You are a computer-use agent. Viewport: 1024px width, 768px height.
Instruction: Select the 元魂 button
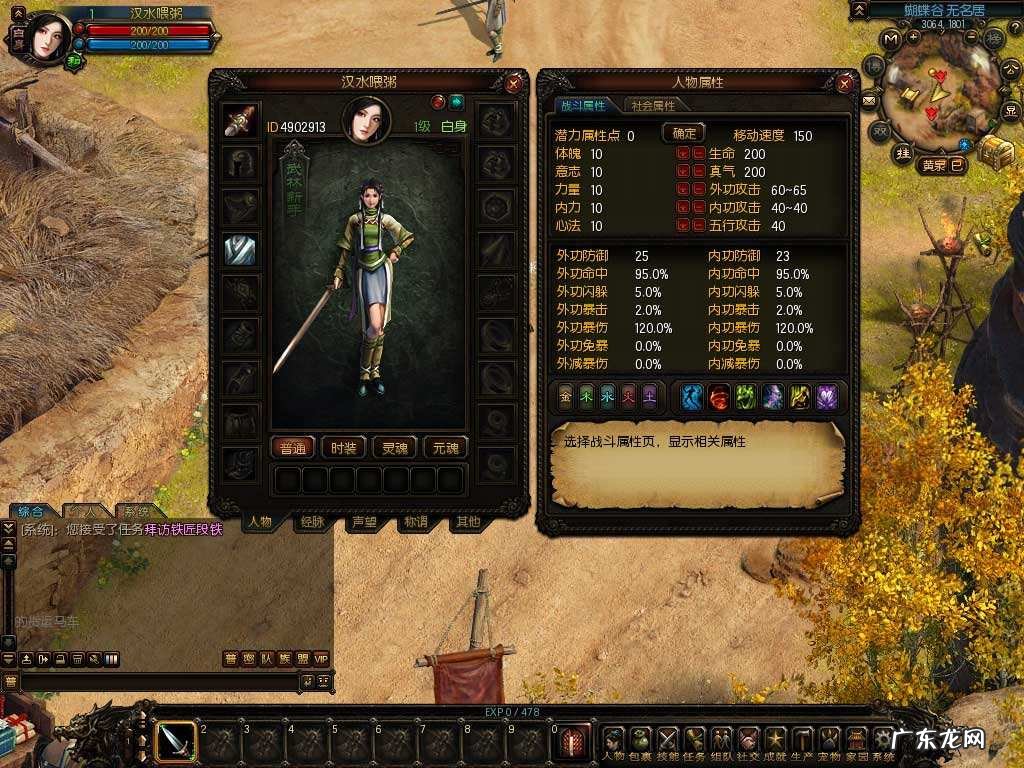(x=445, y=448)
